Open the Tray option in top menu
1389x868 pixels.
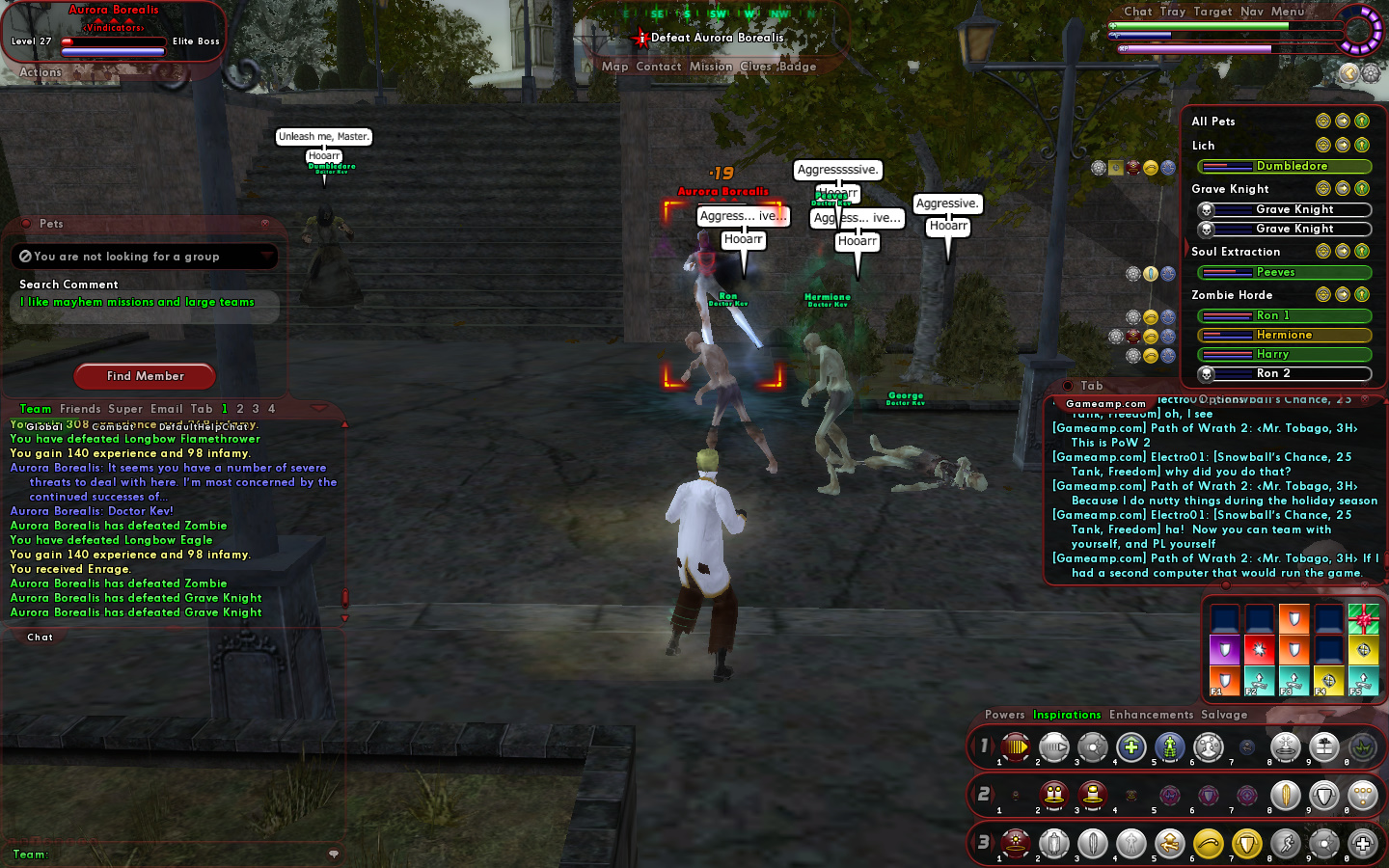tap(1173, 12)
